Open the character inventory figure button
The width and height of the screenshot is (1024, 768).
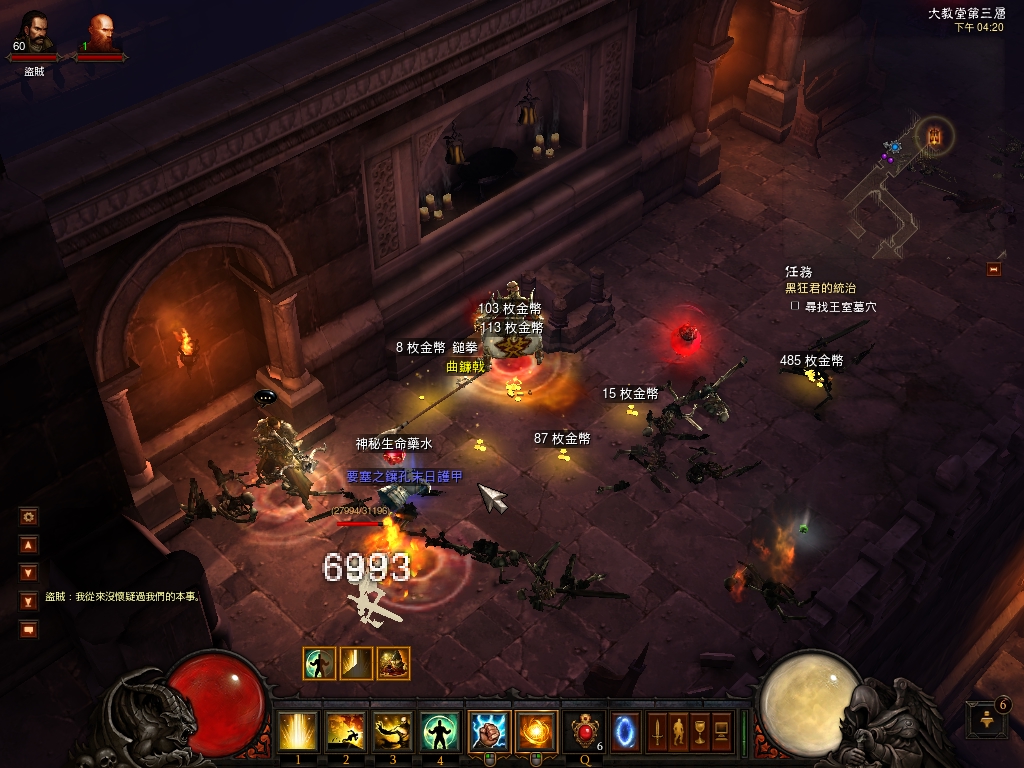tap(678, 731)
